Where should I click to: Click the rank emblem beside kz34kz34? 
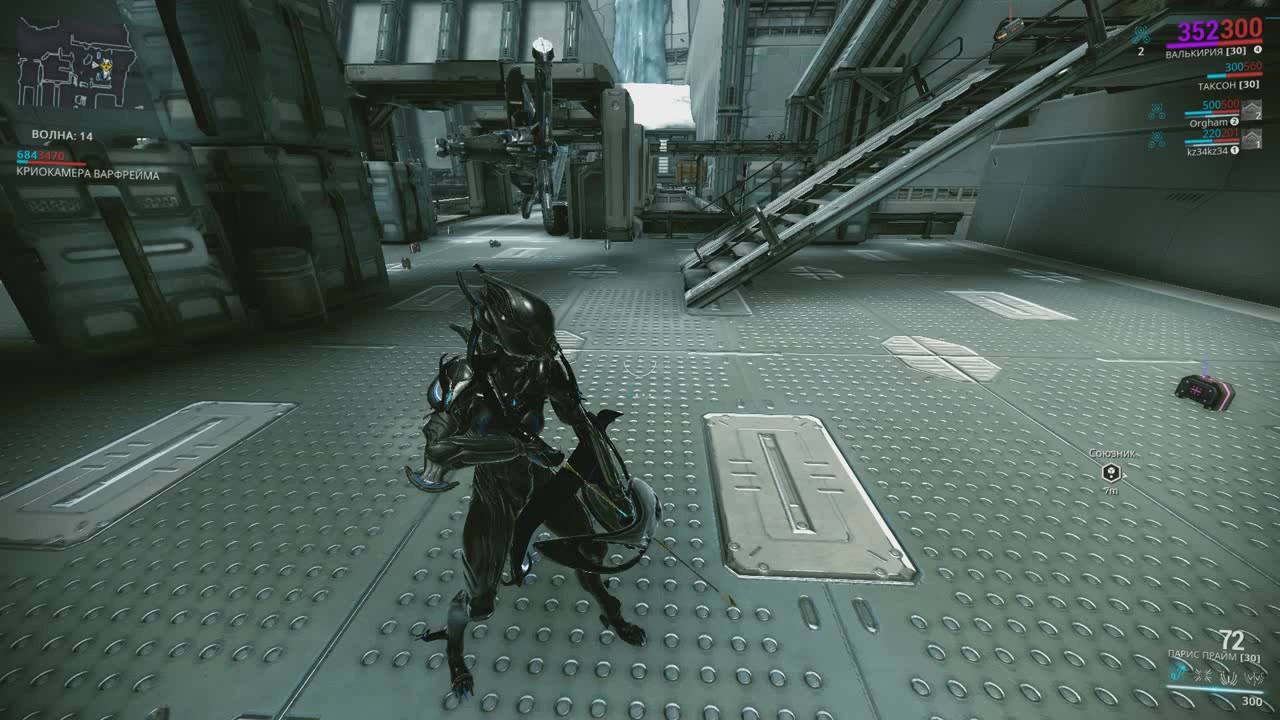pyautogui.click(x=1251, y=140)
